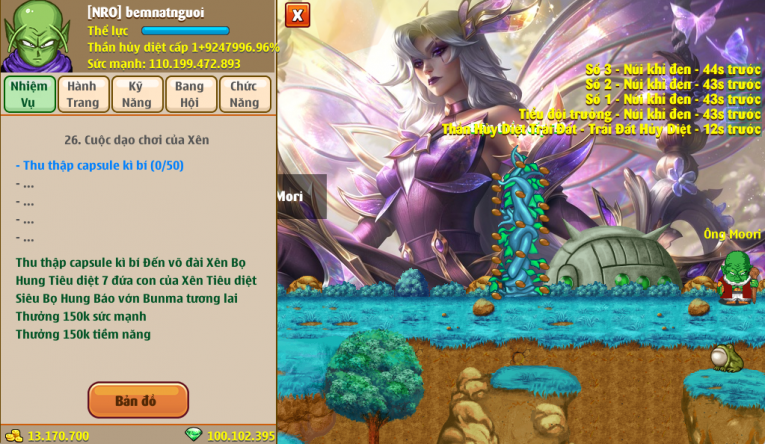The height and width of the screenshot is (444, 765).
Task: Click the green gem currency icon
Action: tap(194, 435)
